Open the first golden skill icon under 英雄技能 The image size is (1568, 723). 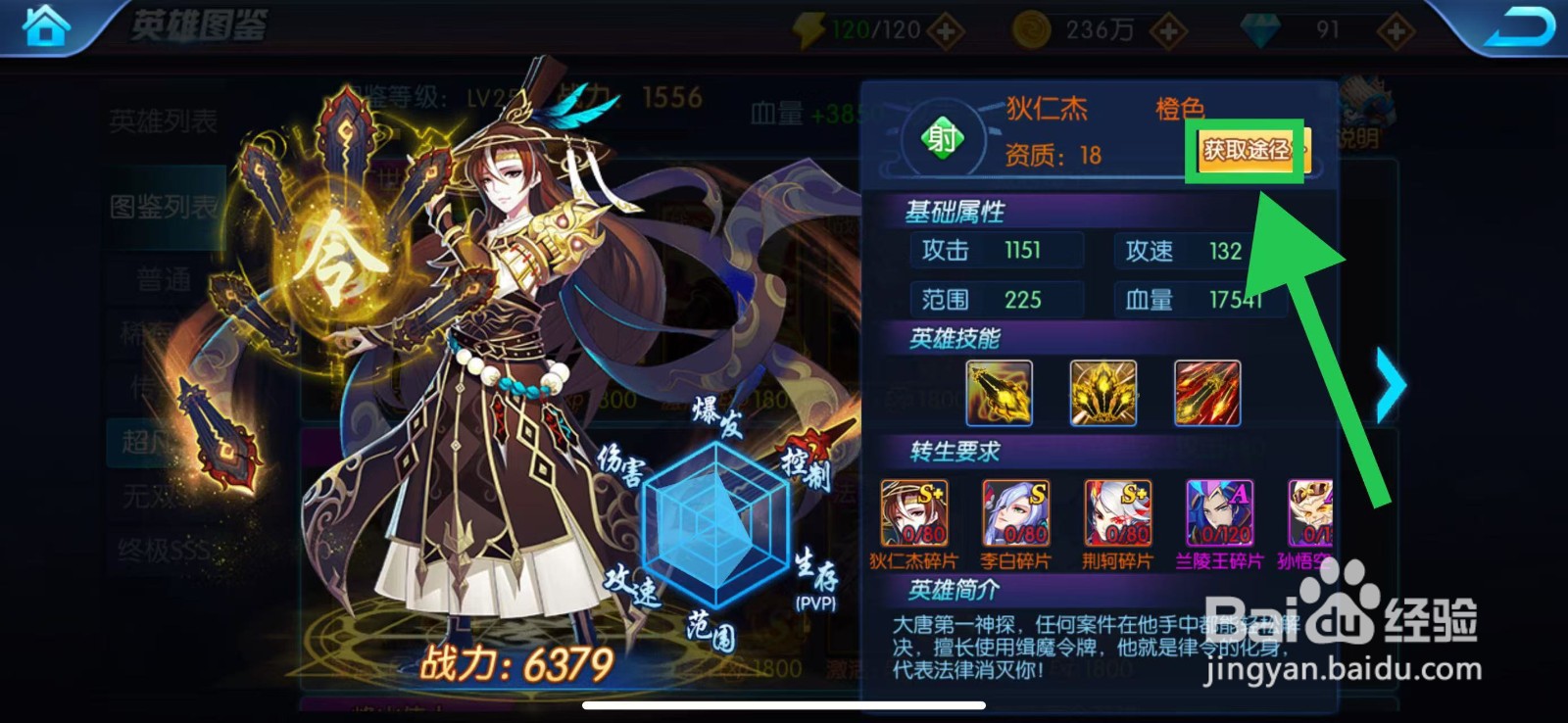pyautogui.click(x=999, y=394)
